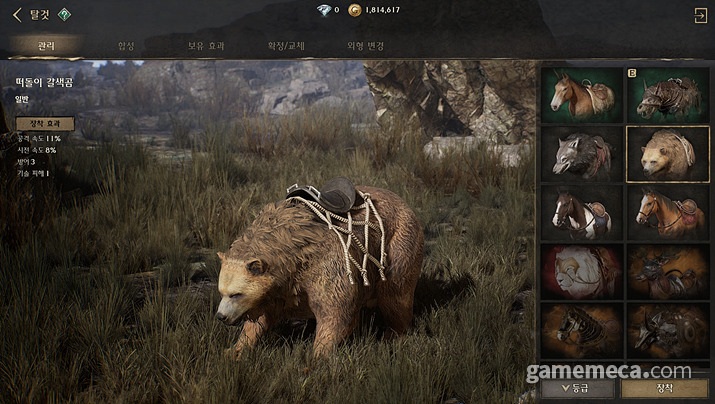Select the gray wolf mount
Image resolution: width=715 pixels, height=404 pixels.
582,154
